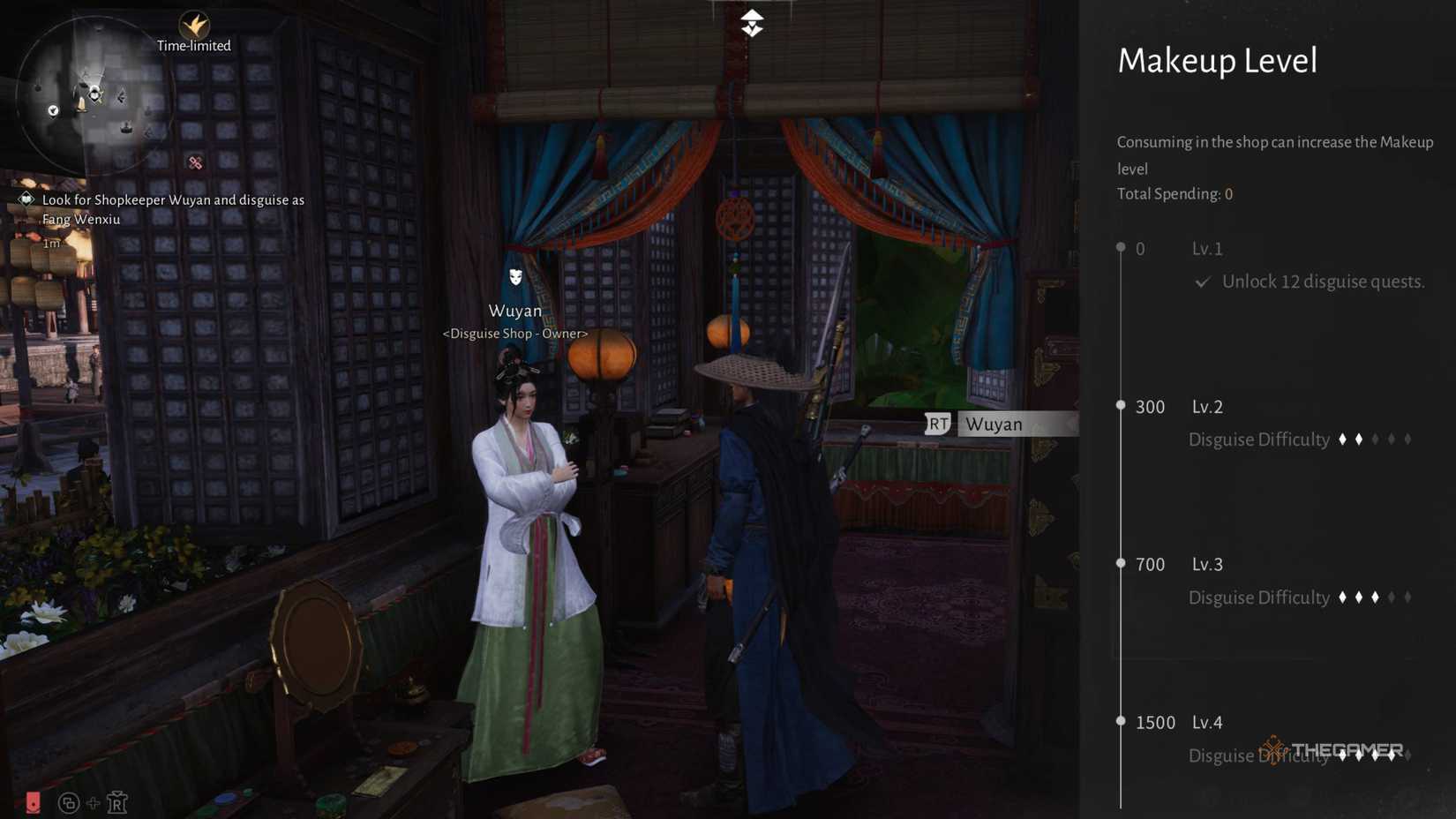Screen dimensions: 1456x819
Task: Click the plus icon in the bottom toolbar
Action: tap(92, 803)
